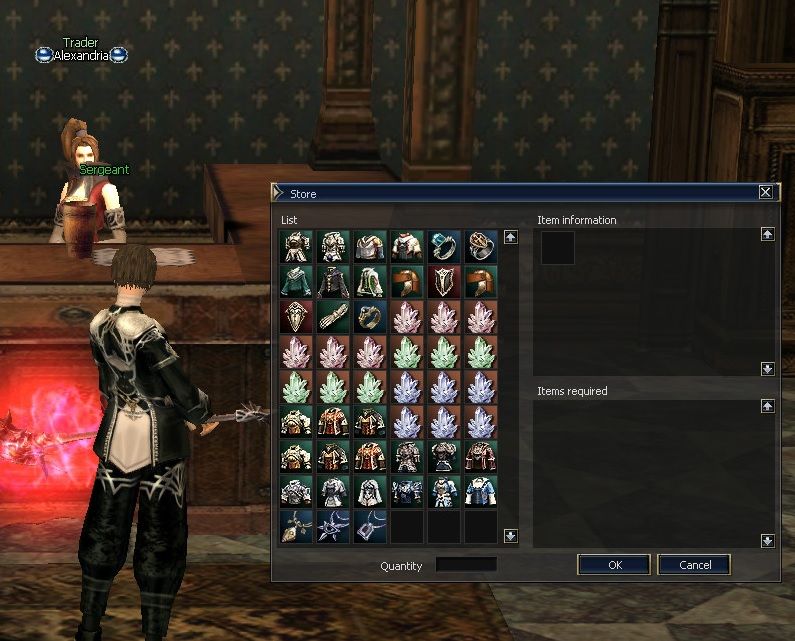This screenshot has width=795, height=641.
Task: Focus the Quantity input field
Action: (x=466, y=565)
